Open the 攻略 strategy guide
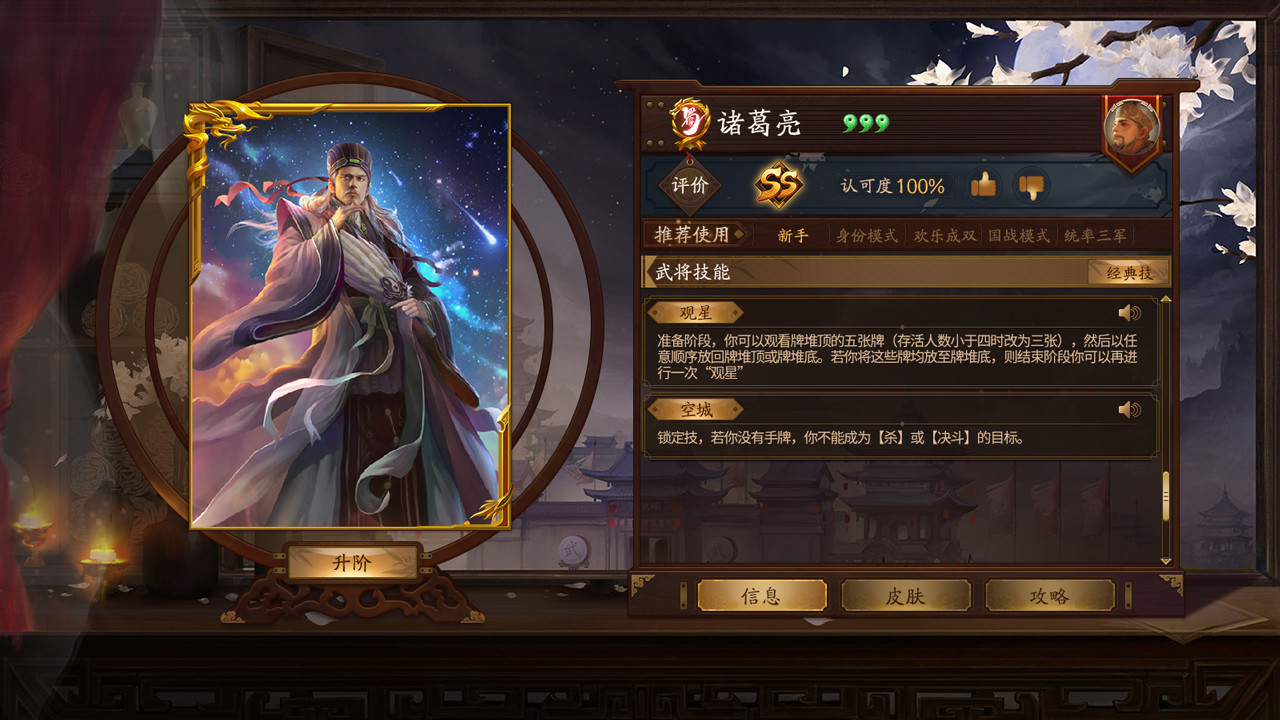This screenshot has height=720, width=1280. point(1050,595)
